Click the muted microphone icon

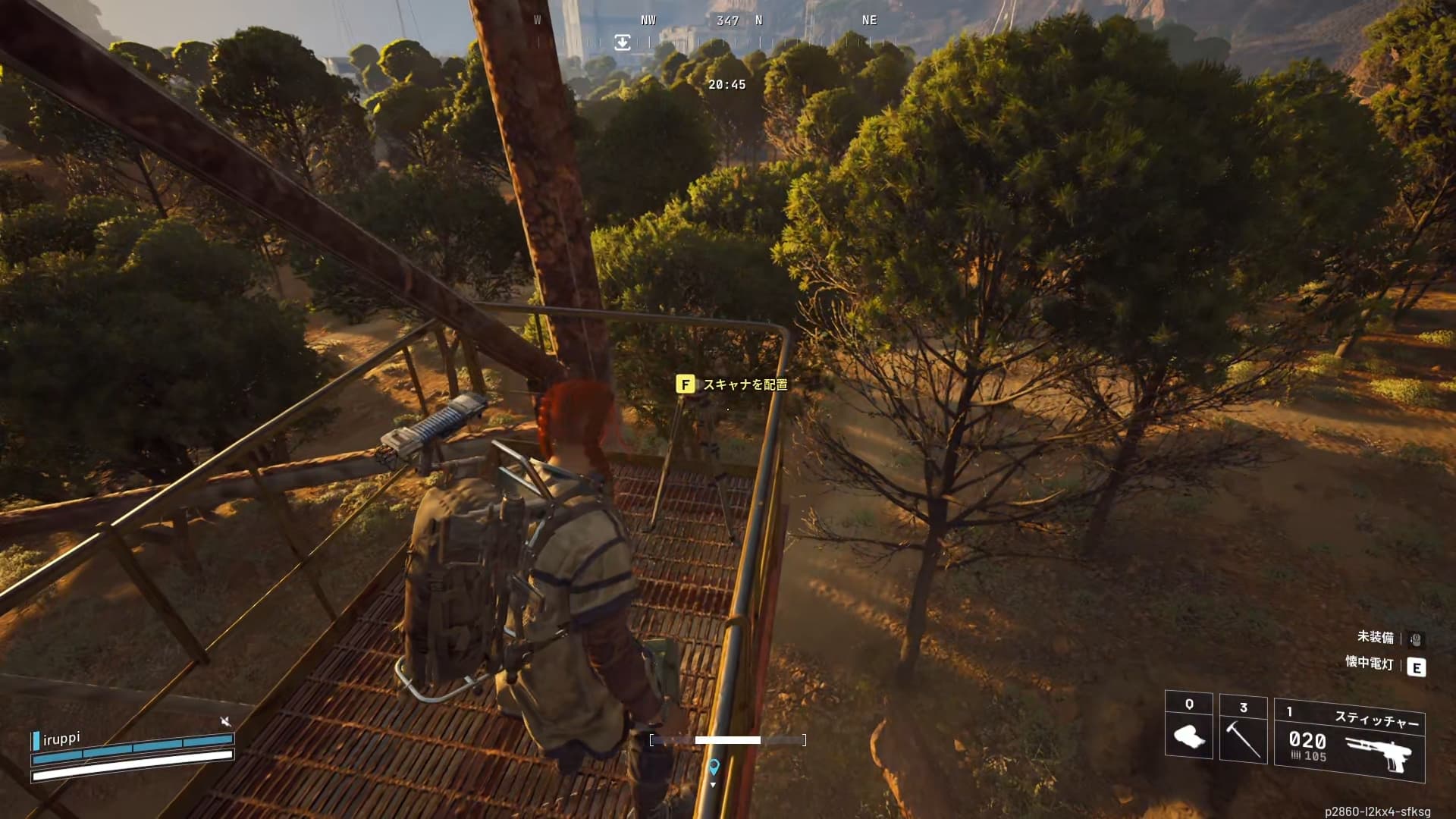pyautogui.click(x=225, y=720)
